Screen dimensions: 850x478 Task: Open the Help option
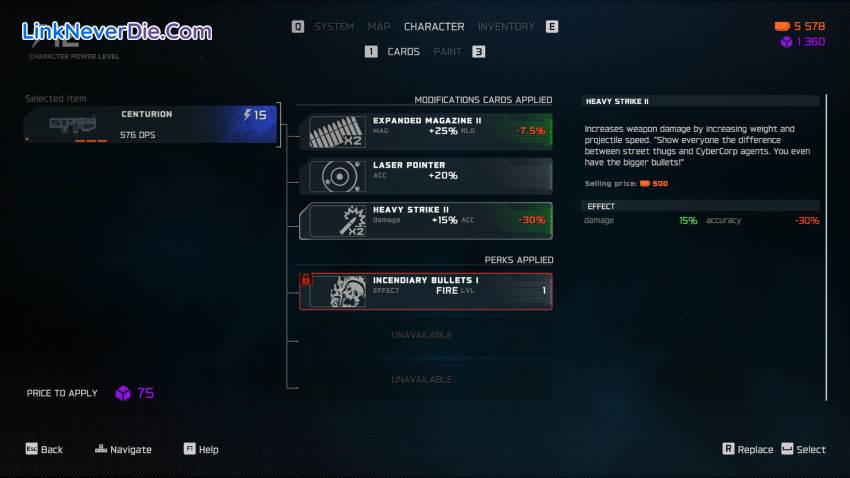tap(201, 450)
